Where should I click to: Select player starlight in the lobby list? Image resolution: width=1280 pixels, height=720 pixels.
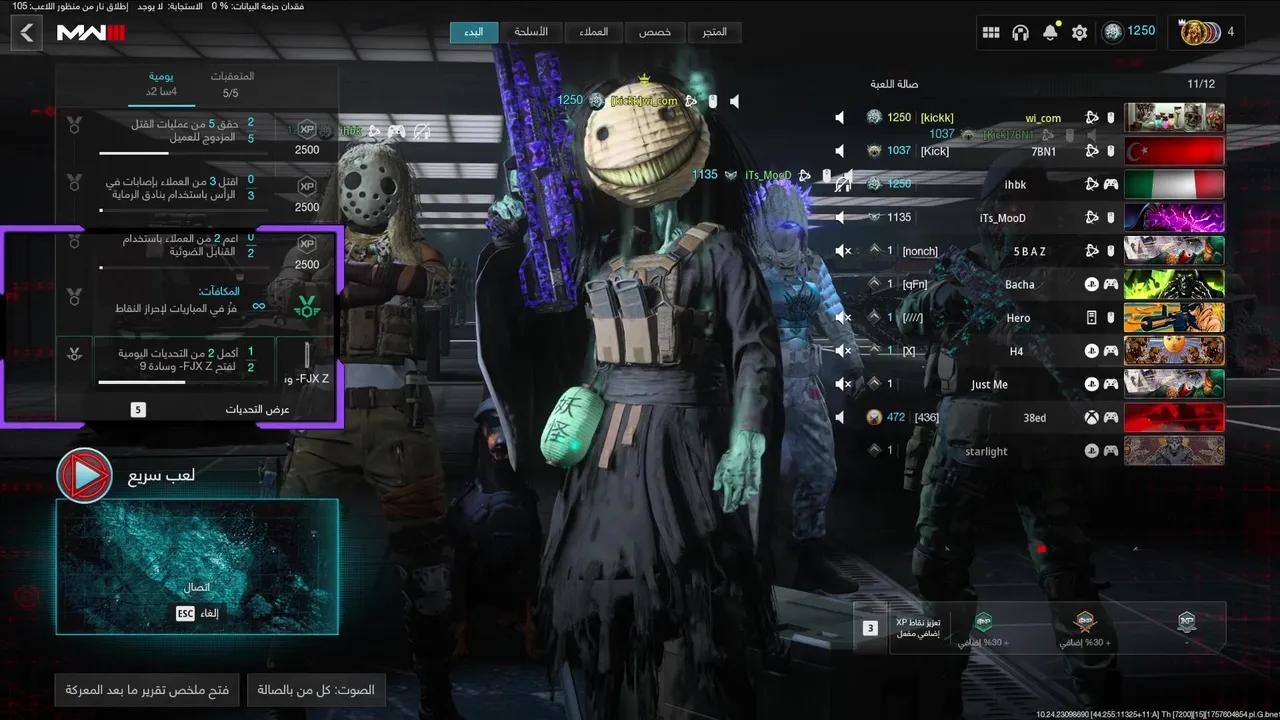987,451
